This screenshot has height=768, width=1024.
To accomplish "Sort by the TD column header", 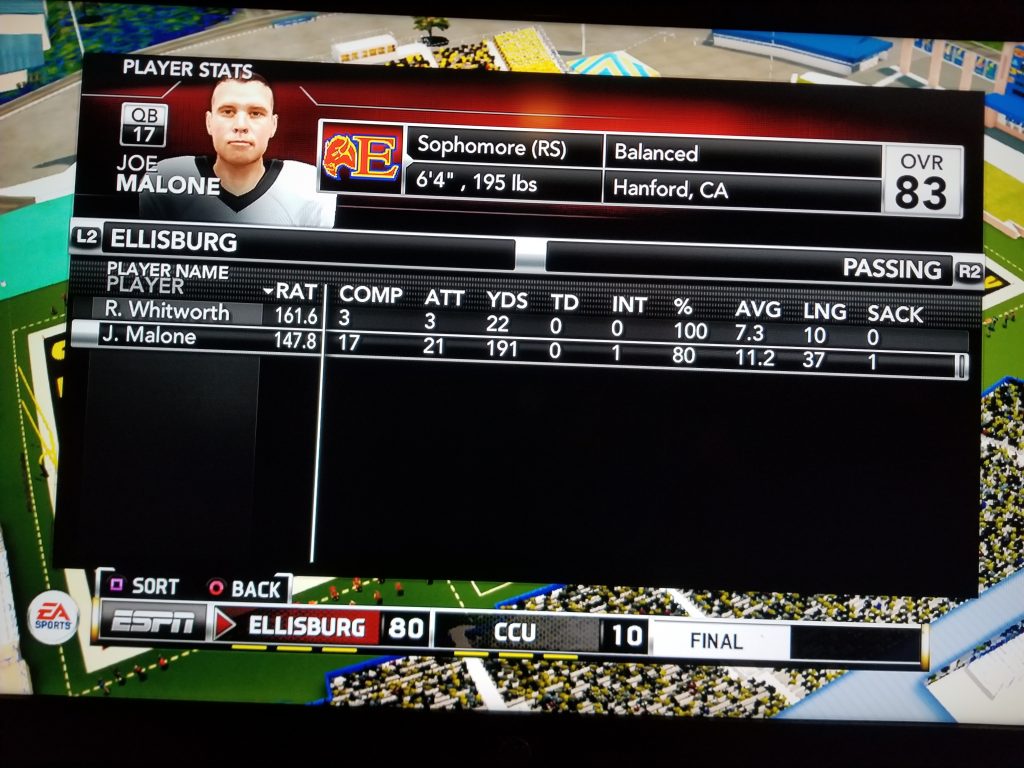I will tap(564, 302).
